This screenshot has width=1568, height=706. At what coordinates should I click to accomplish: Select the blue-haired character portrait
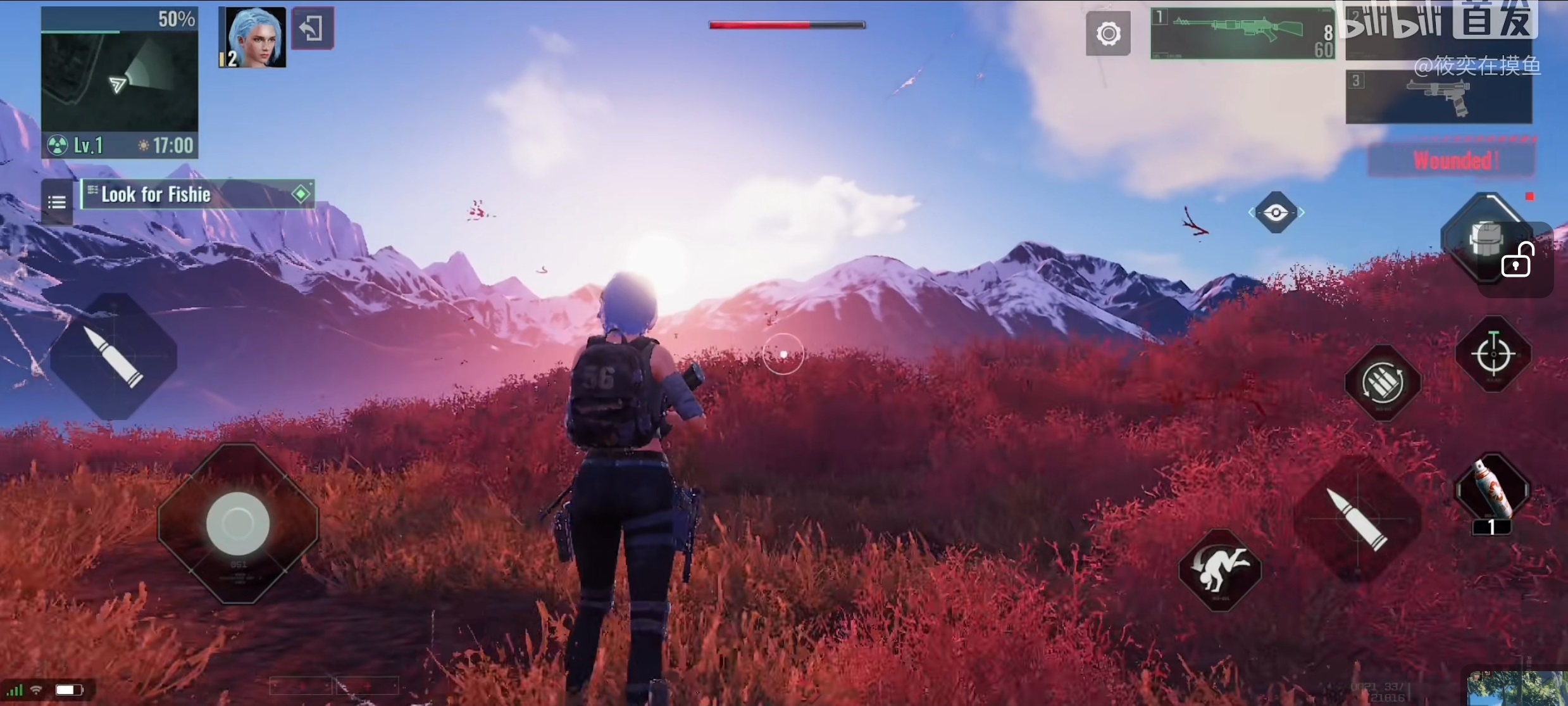coord(253,37)
